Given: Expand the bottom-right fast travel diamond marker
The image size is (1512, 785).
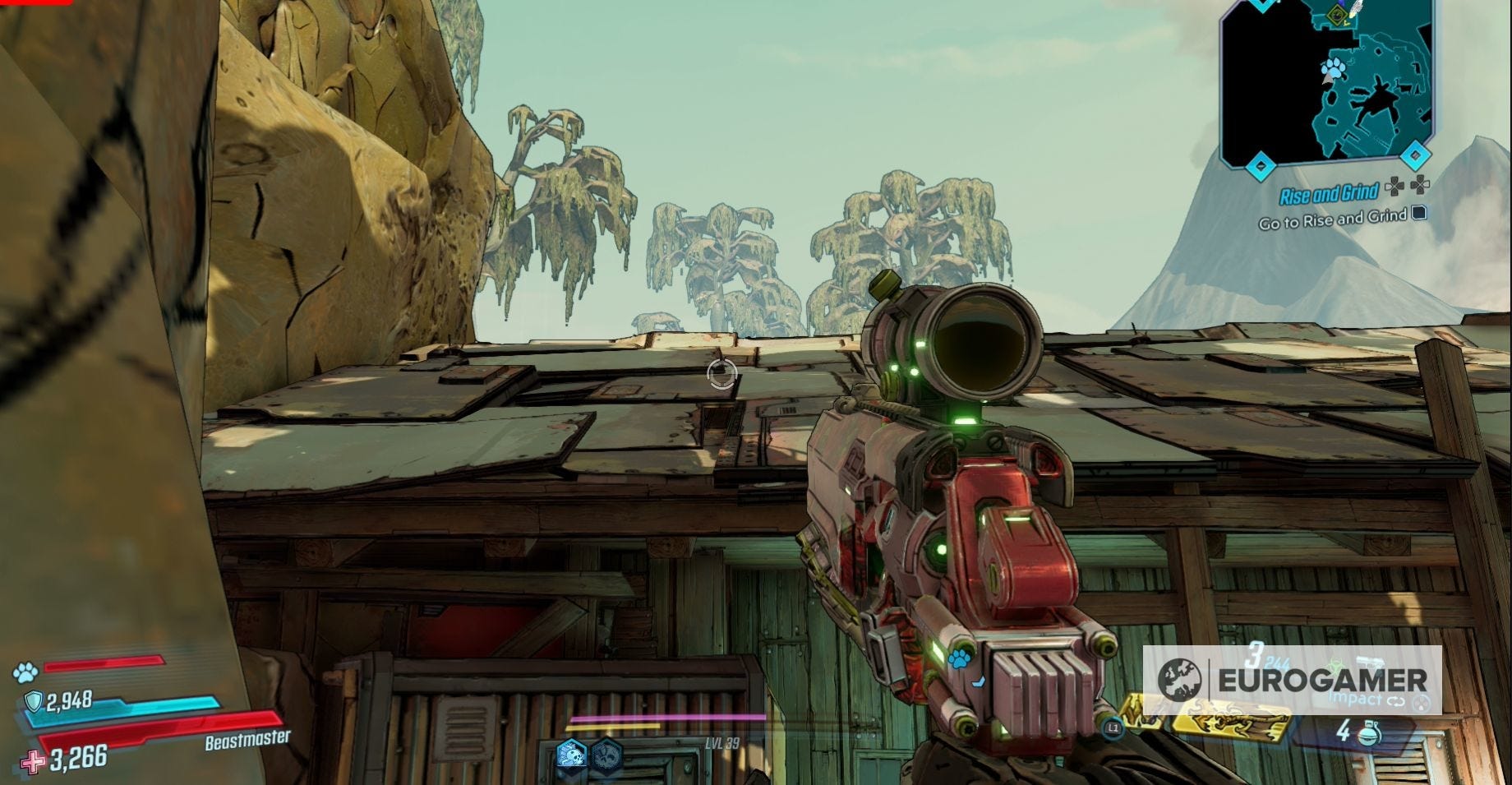Looking at the screenshot, I should (x=1416, y=155).
